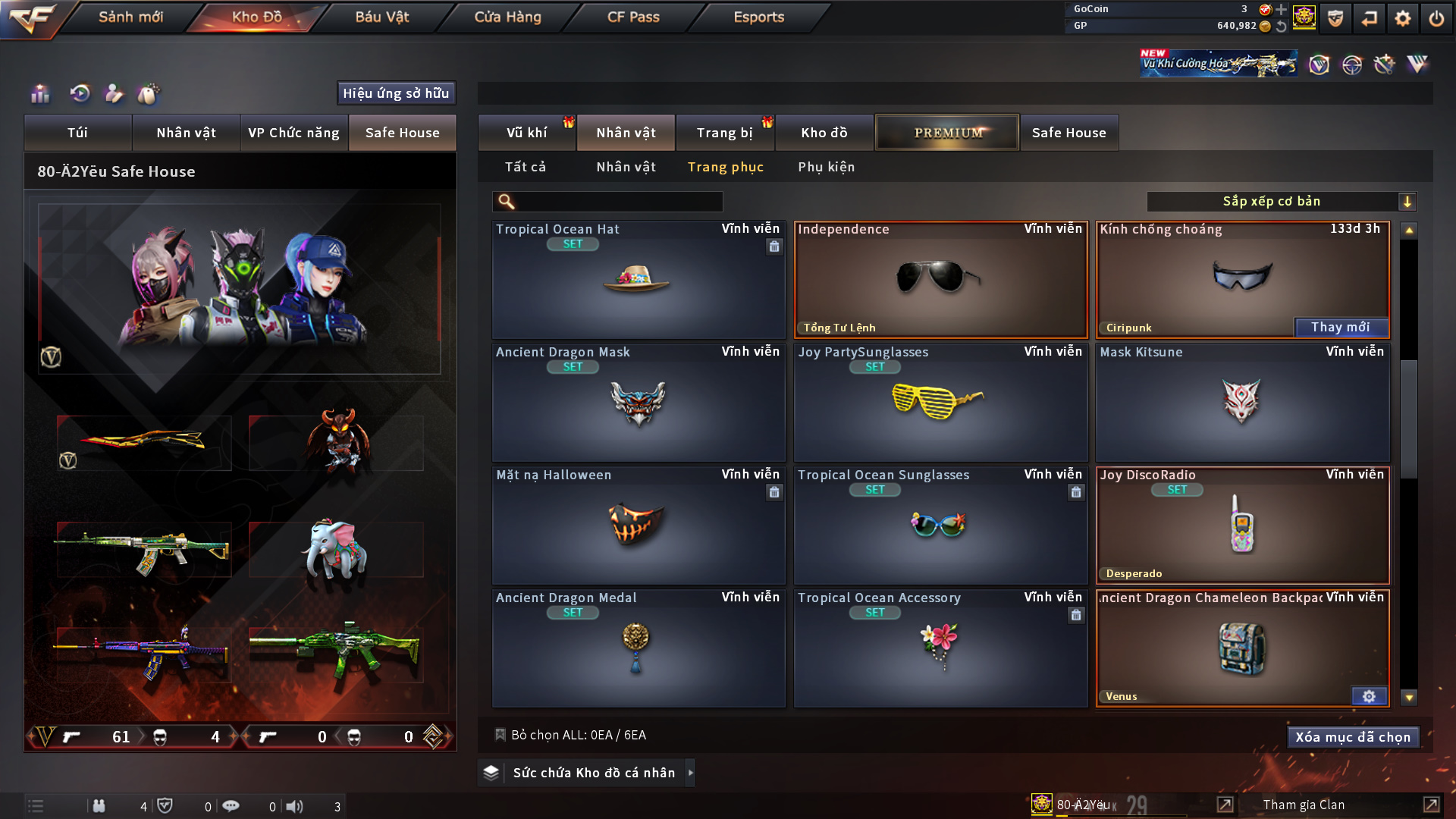
Task: Choose the Tất cả filter
Action: click(526, 167)
